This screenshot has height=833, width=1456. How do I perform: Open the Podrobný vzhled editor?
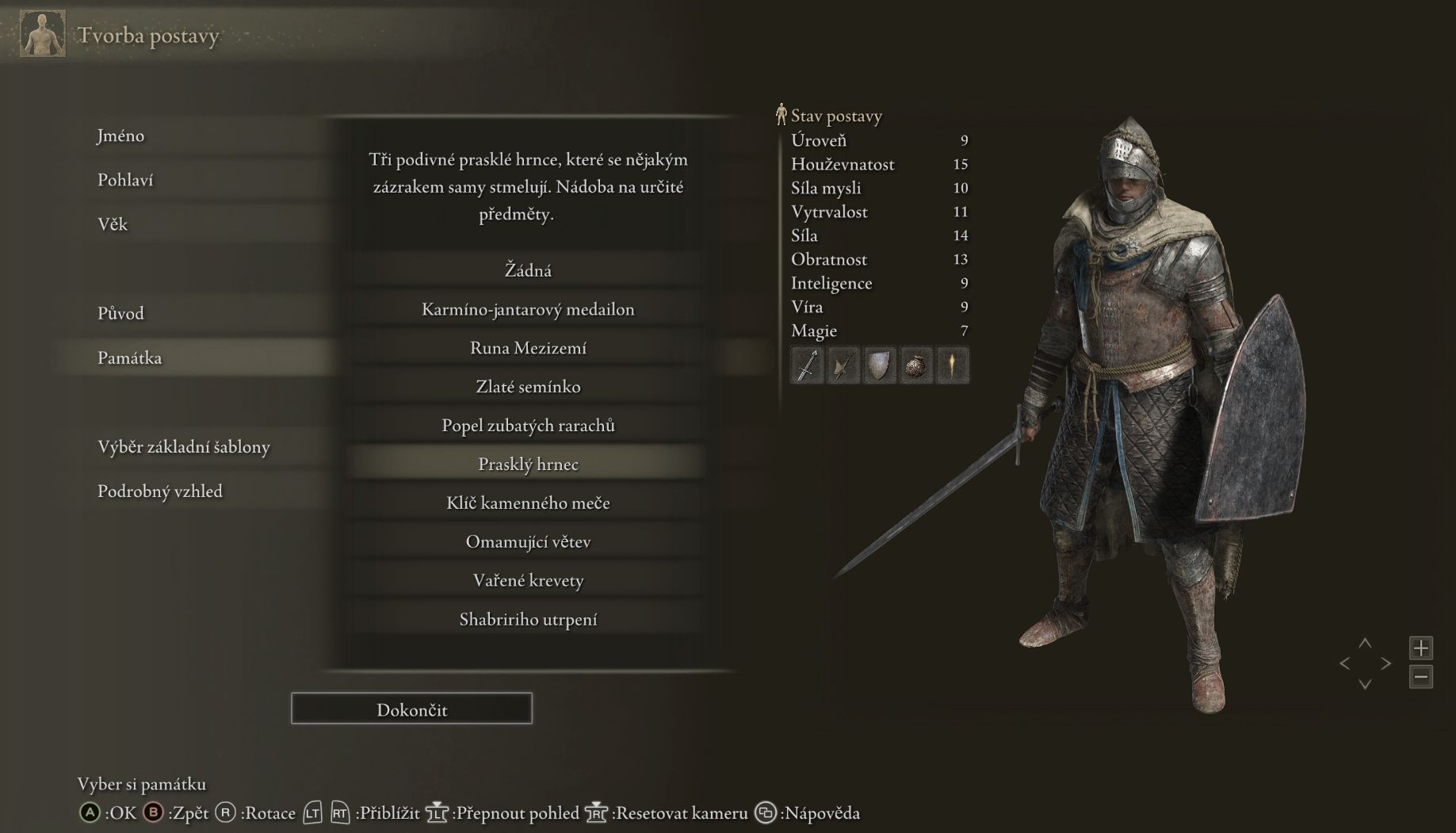159,491
